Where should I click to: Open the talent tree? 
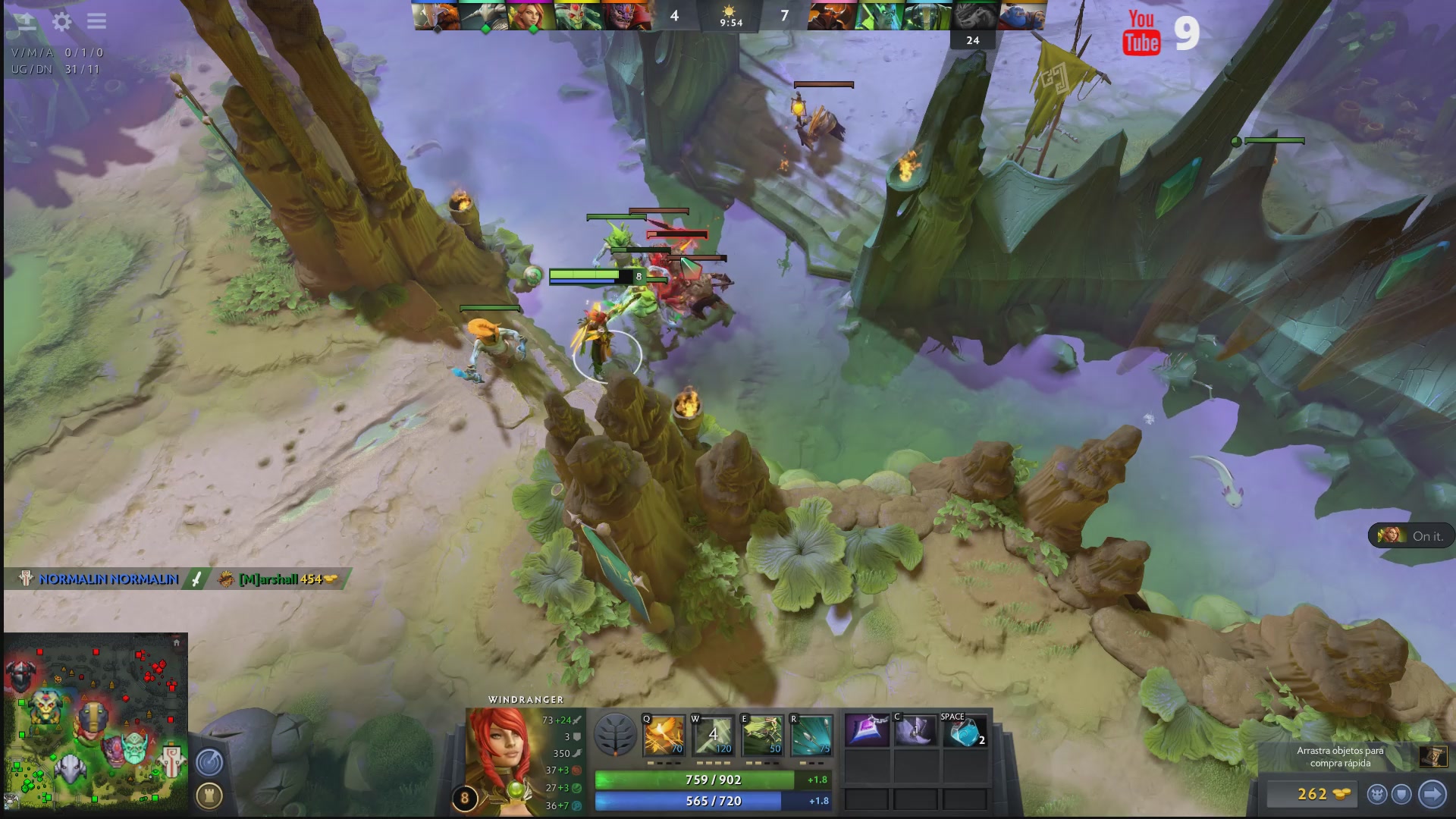[614, 735]
